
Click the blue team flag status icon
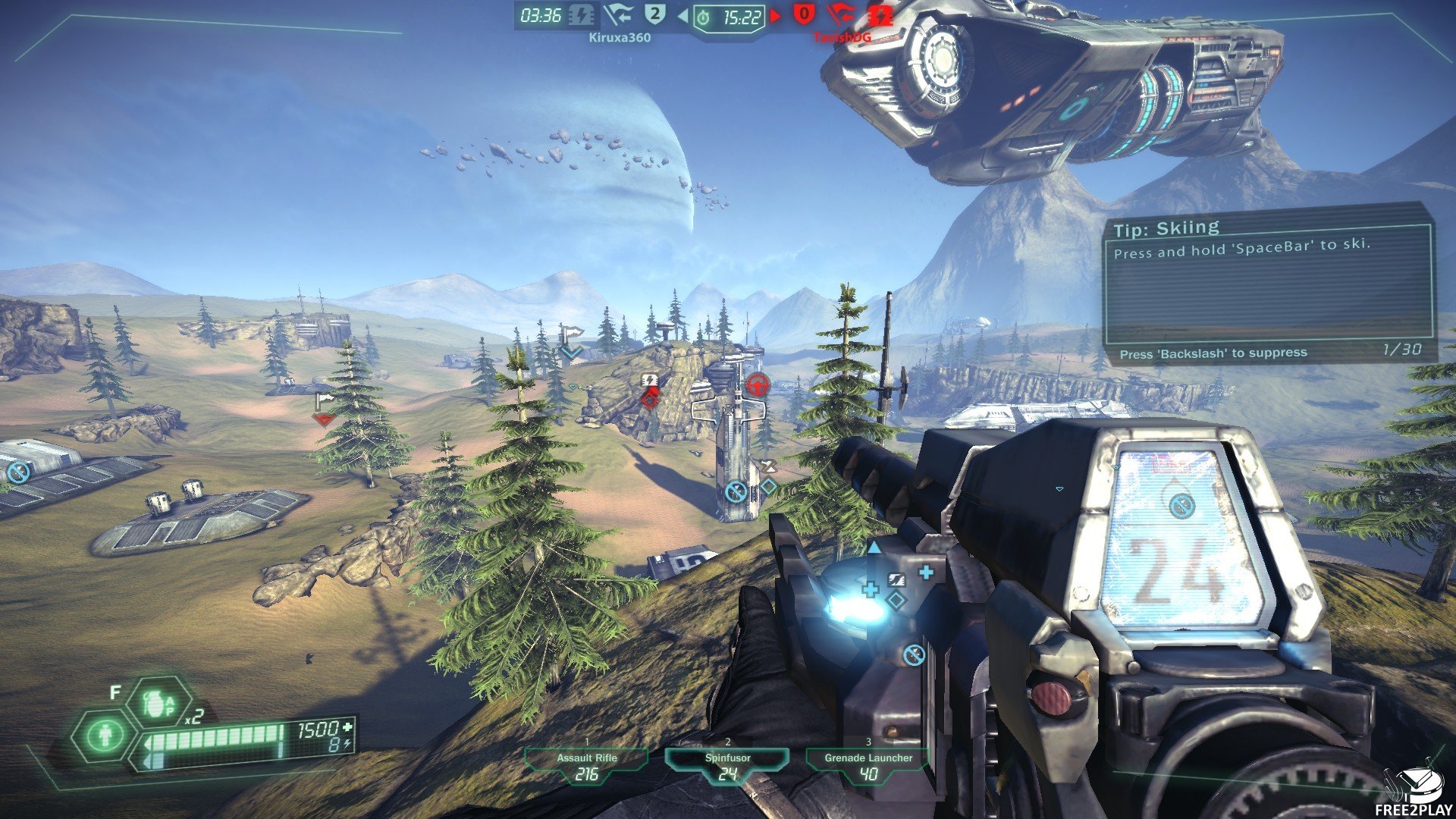618,15
